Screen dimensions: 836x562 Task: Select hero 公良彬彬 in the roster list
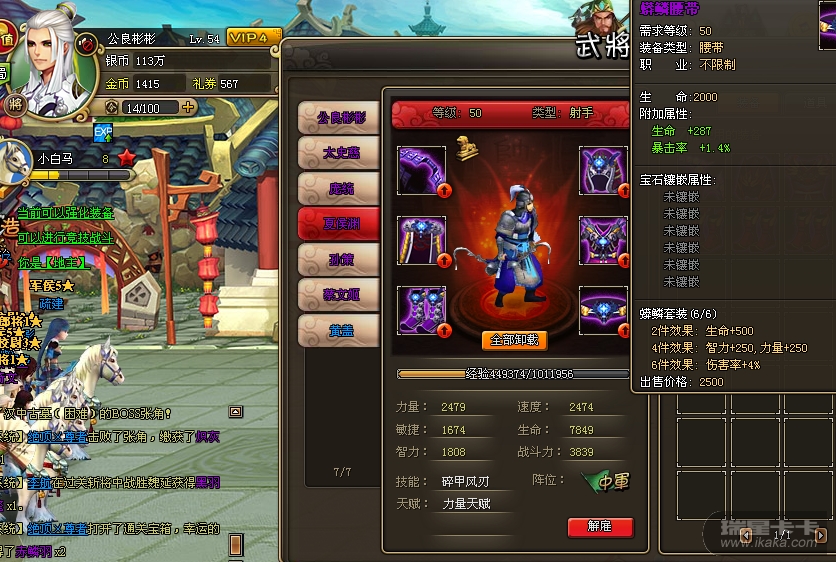(x=340, y=118)
